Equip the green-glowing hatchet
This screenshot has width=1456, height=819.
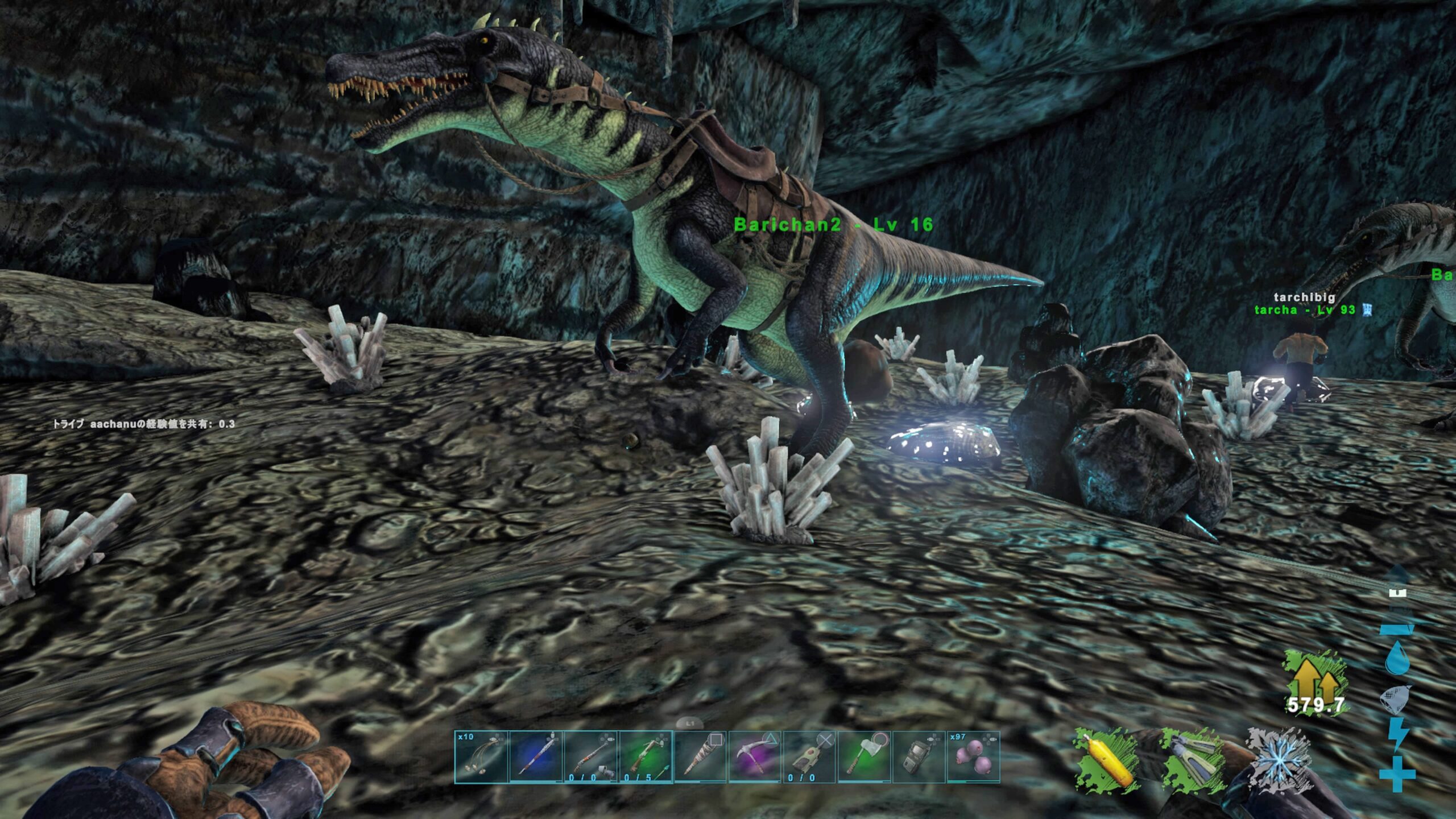[863, 757]
